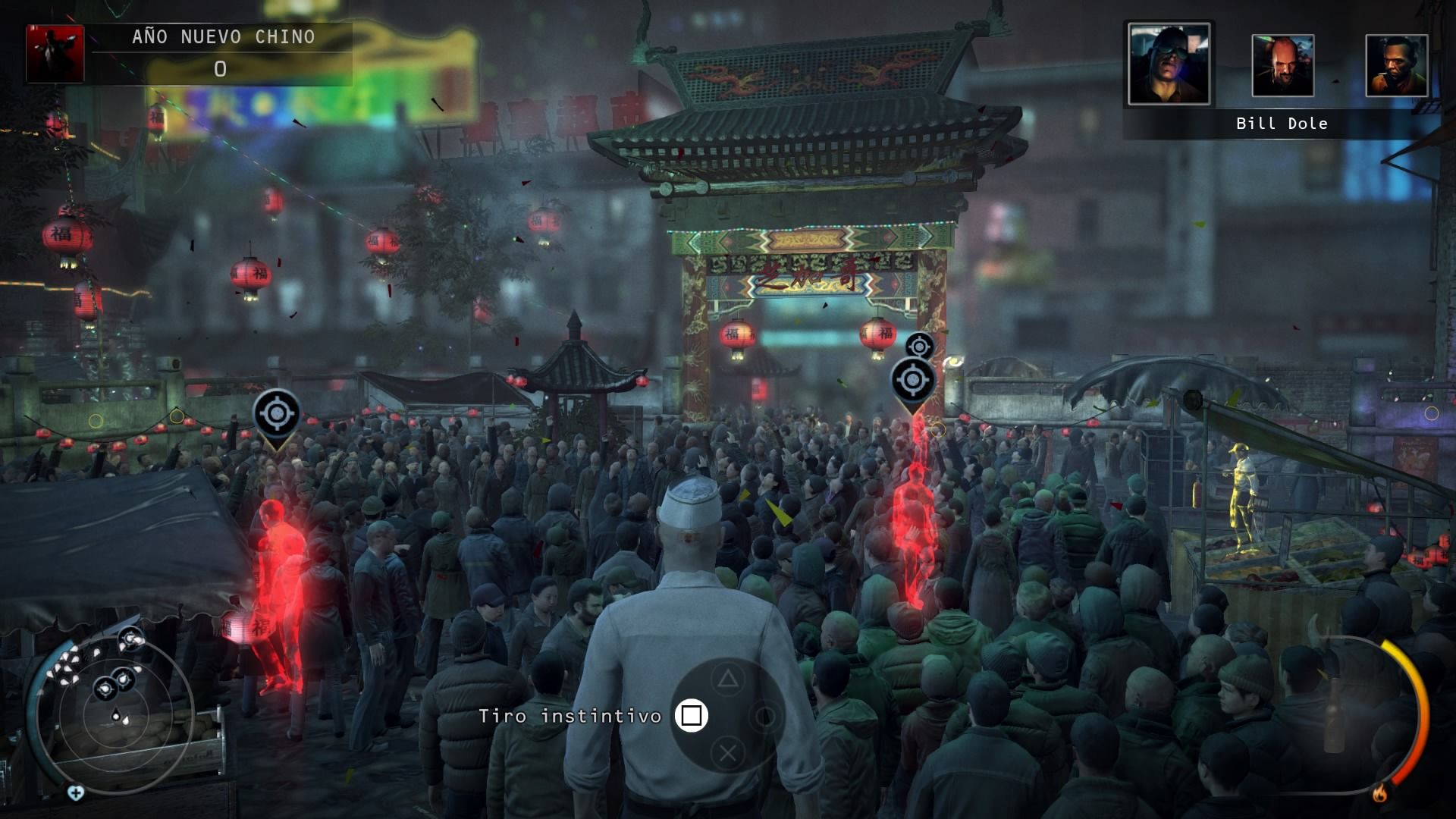Select the player droplet marker in the minimap
This screenshot has width=1456, height=819.
(116, 716)
